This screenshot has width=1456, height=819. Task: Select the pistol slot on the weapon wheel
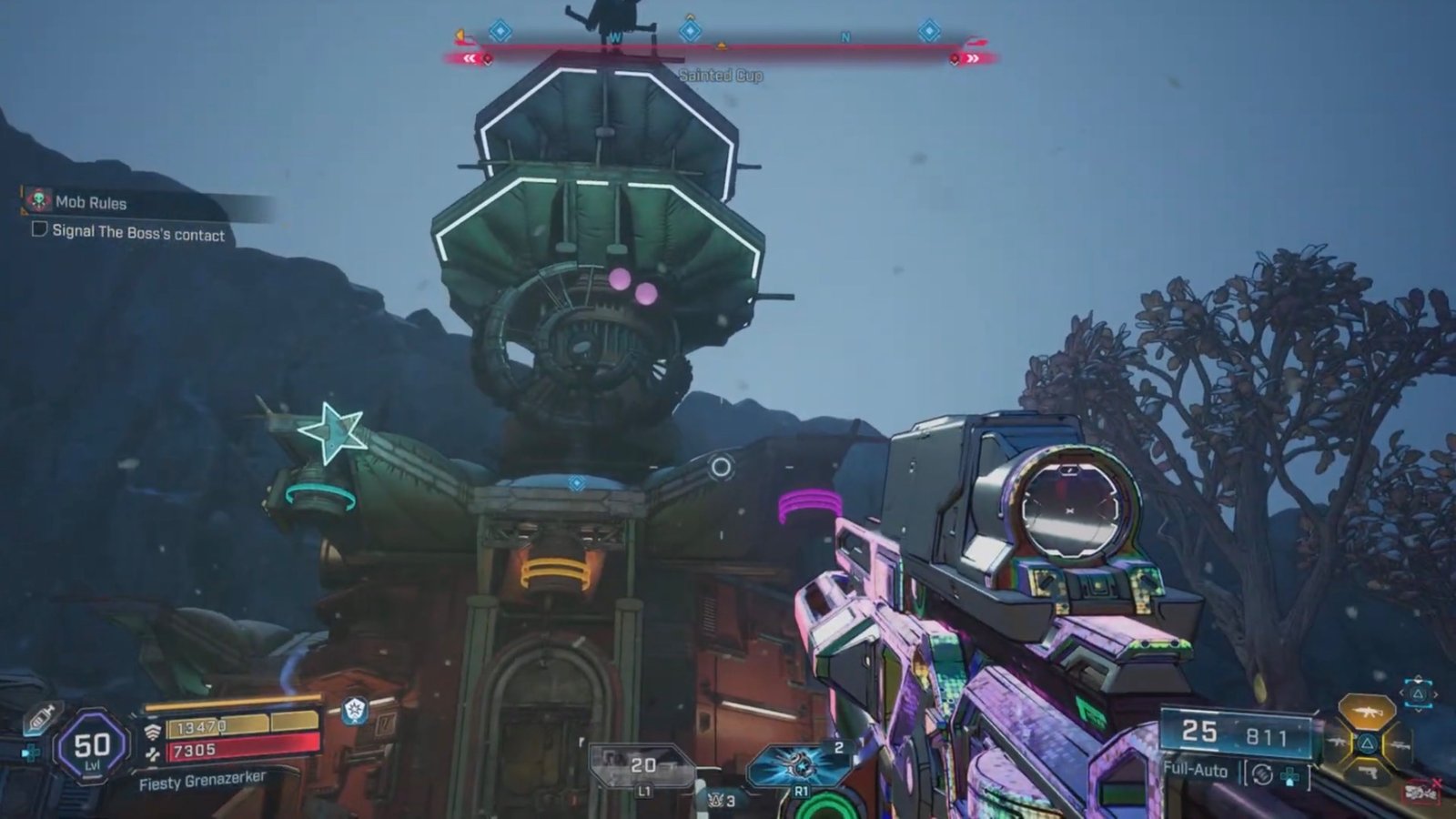click(1367, 772)
